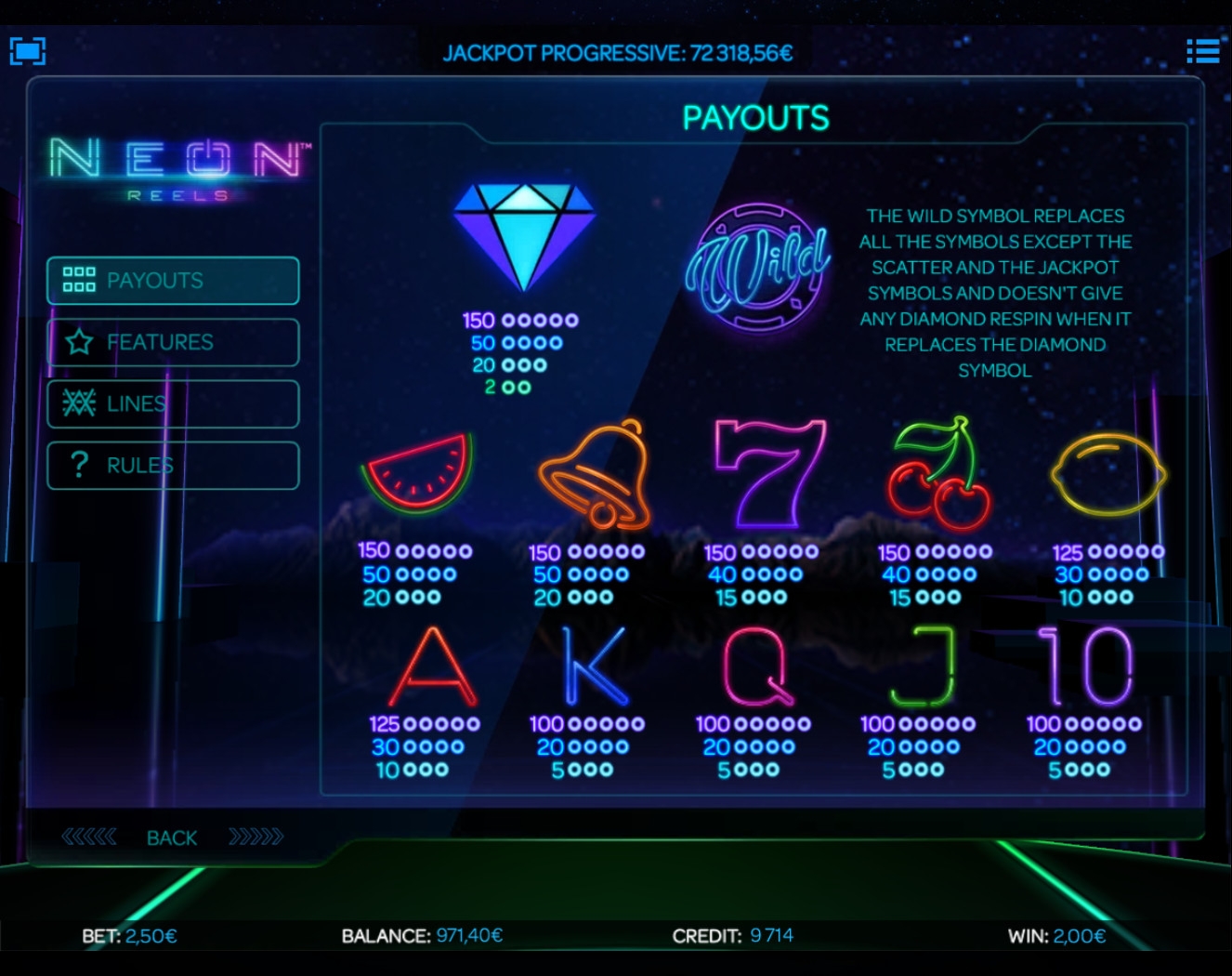Open the list menu icon
This screenshot has width=1232, height=976.
pyautogui.click(x=1202, y=51)
